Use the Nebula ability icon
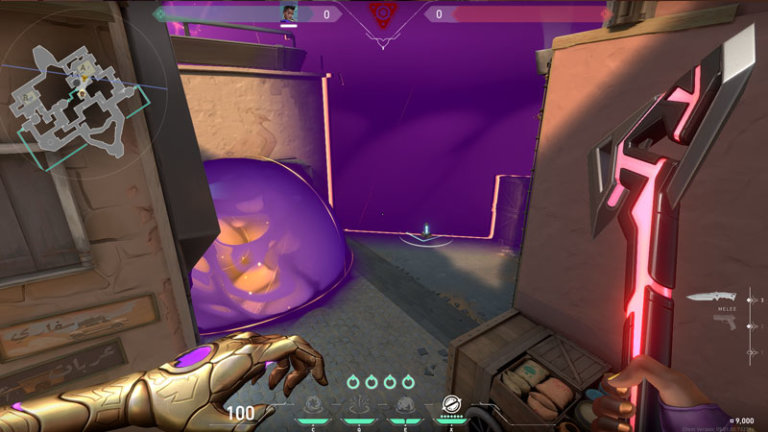This screenshot has height=432, width=768. [405, 404]
